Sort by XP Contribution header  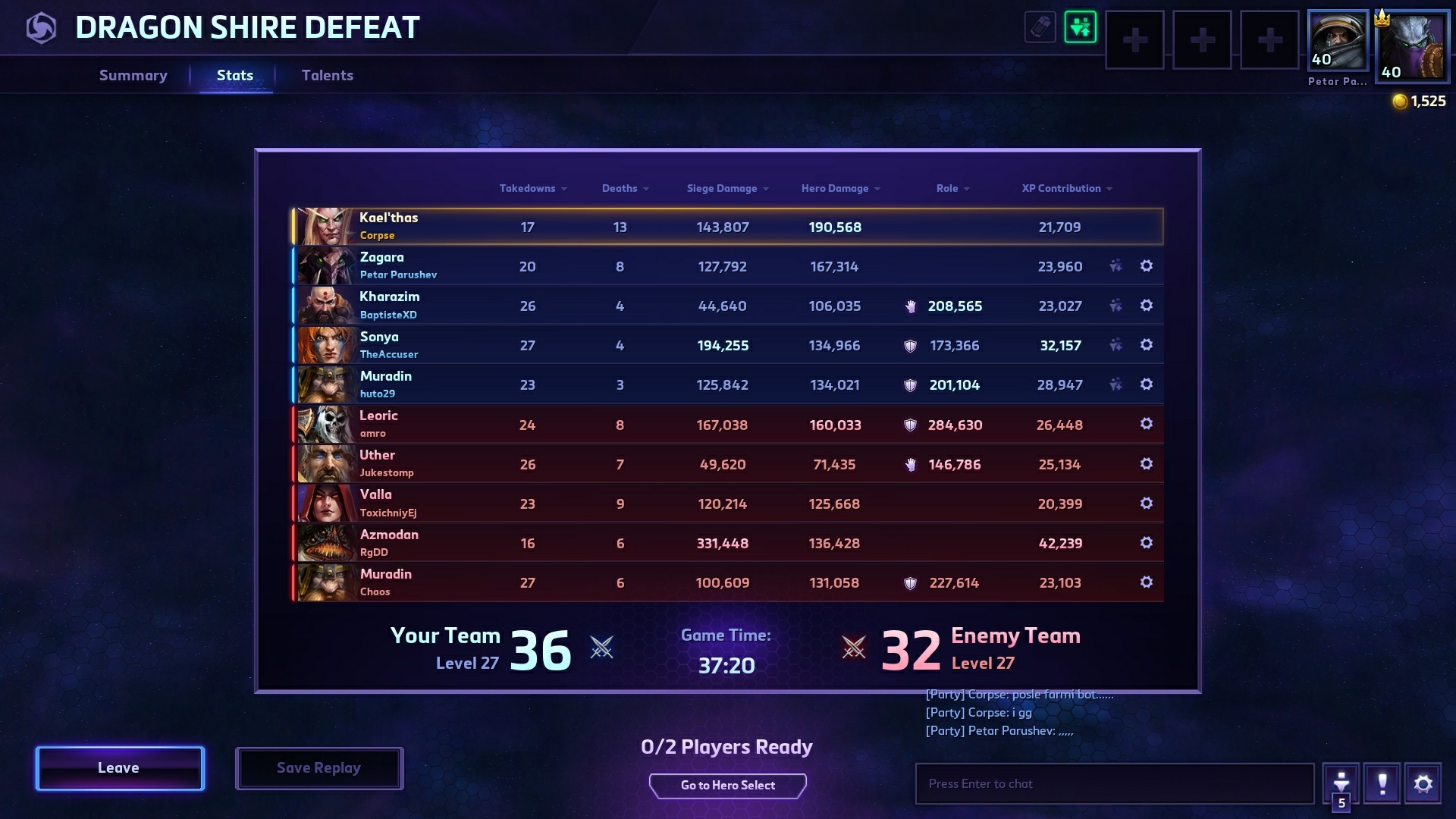1066,188
